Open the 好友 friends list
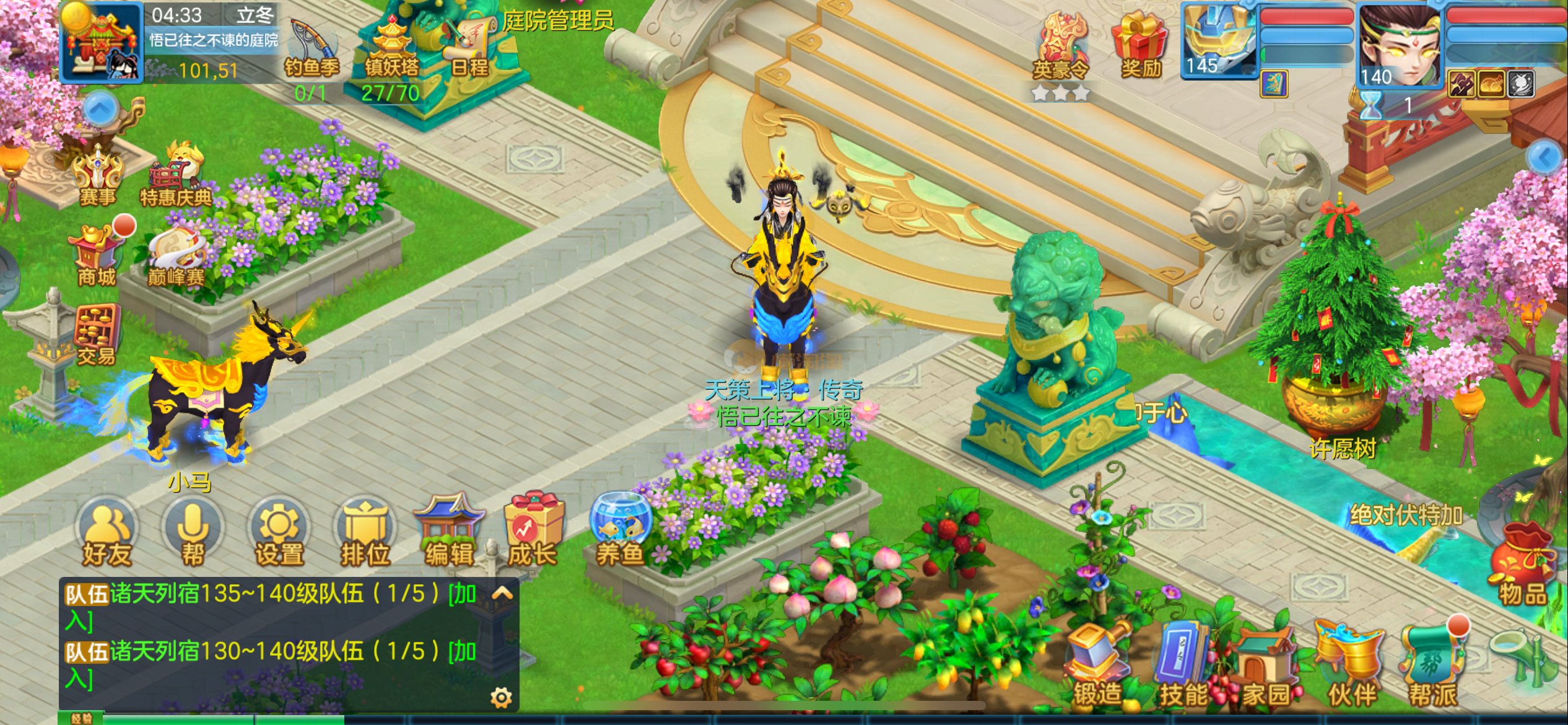 coord(107,533)
